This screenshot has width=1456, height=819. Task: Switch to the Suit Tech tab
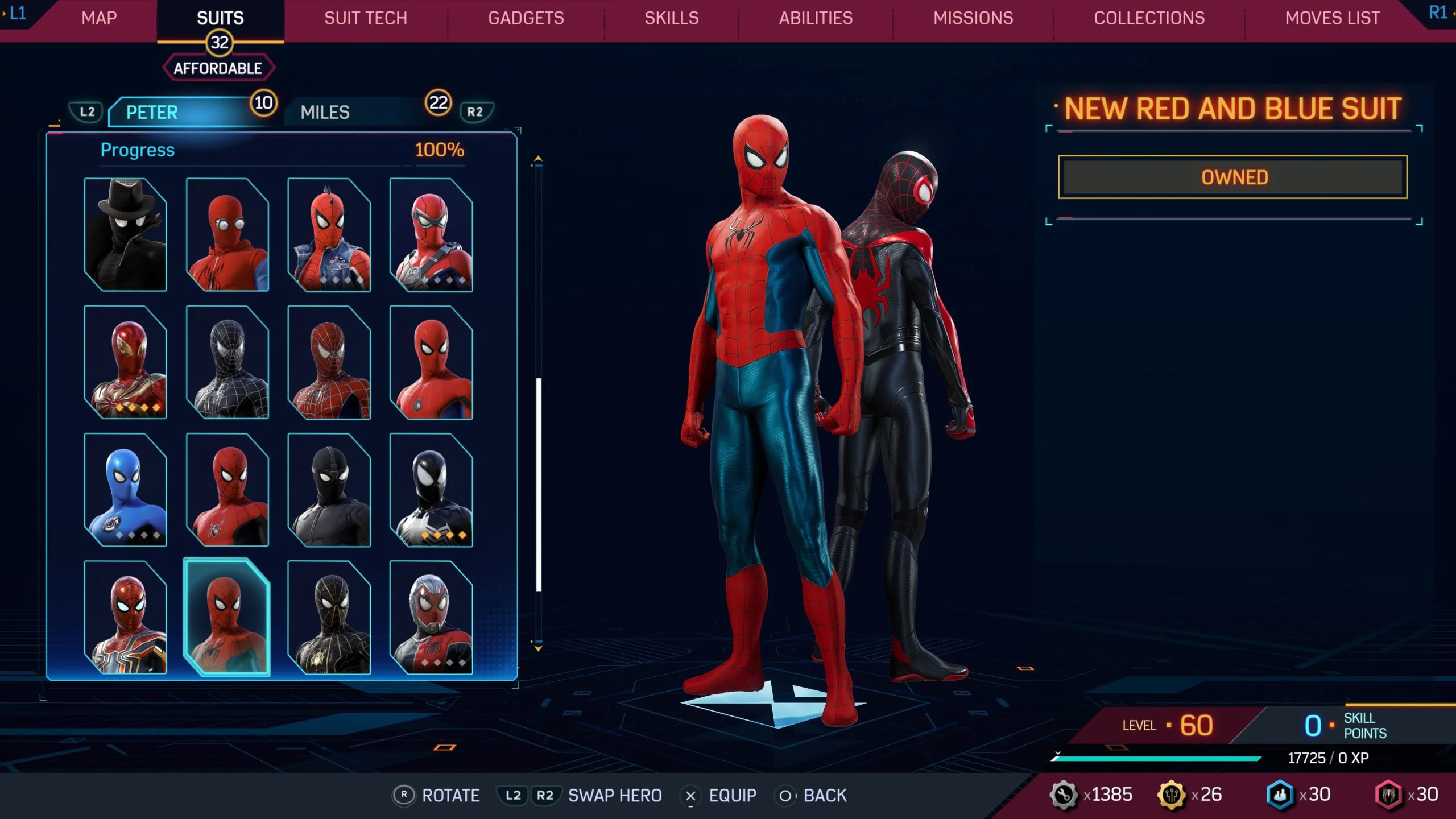click(x=365, y=18)
